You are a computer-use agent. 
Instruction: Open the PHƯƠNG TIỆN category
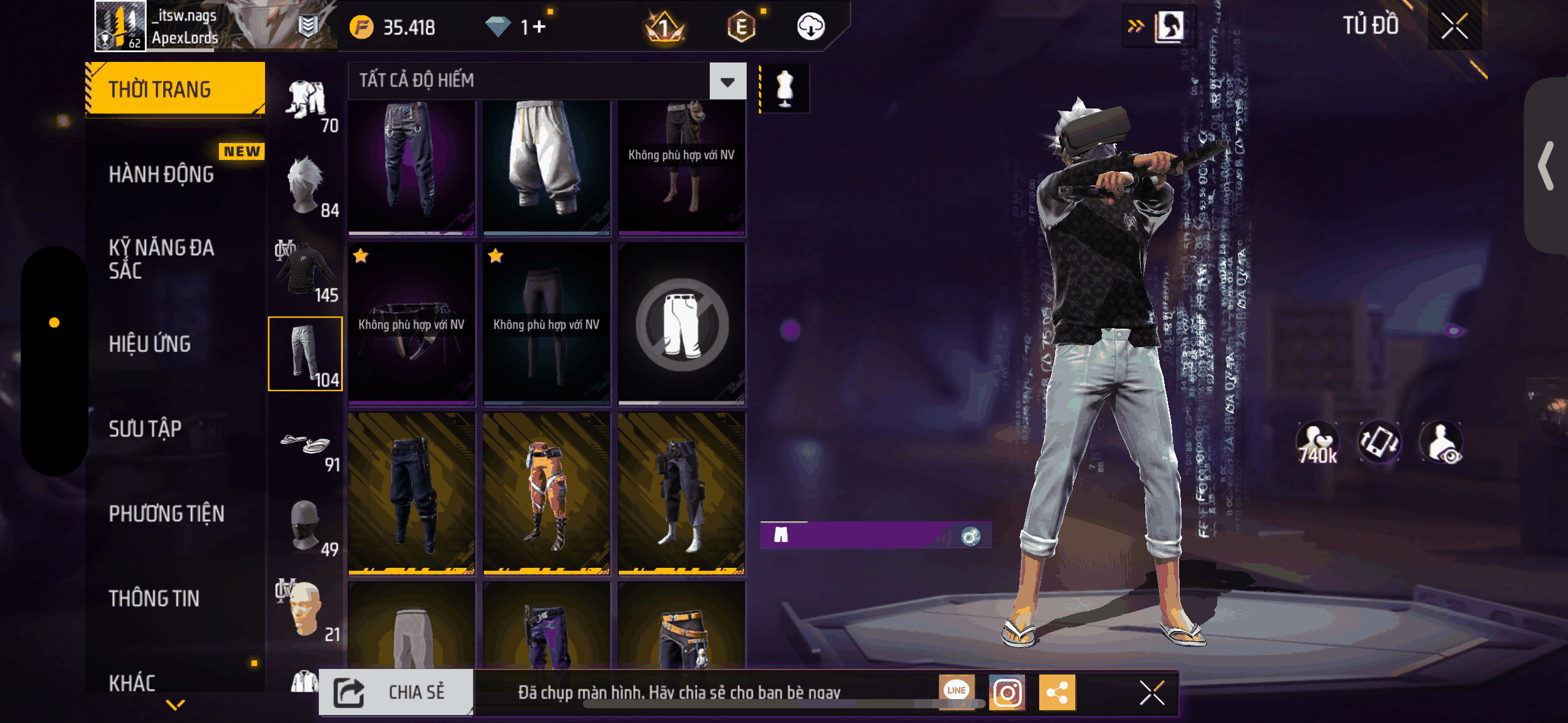166,513
